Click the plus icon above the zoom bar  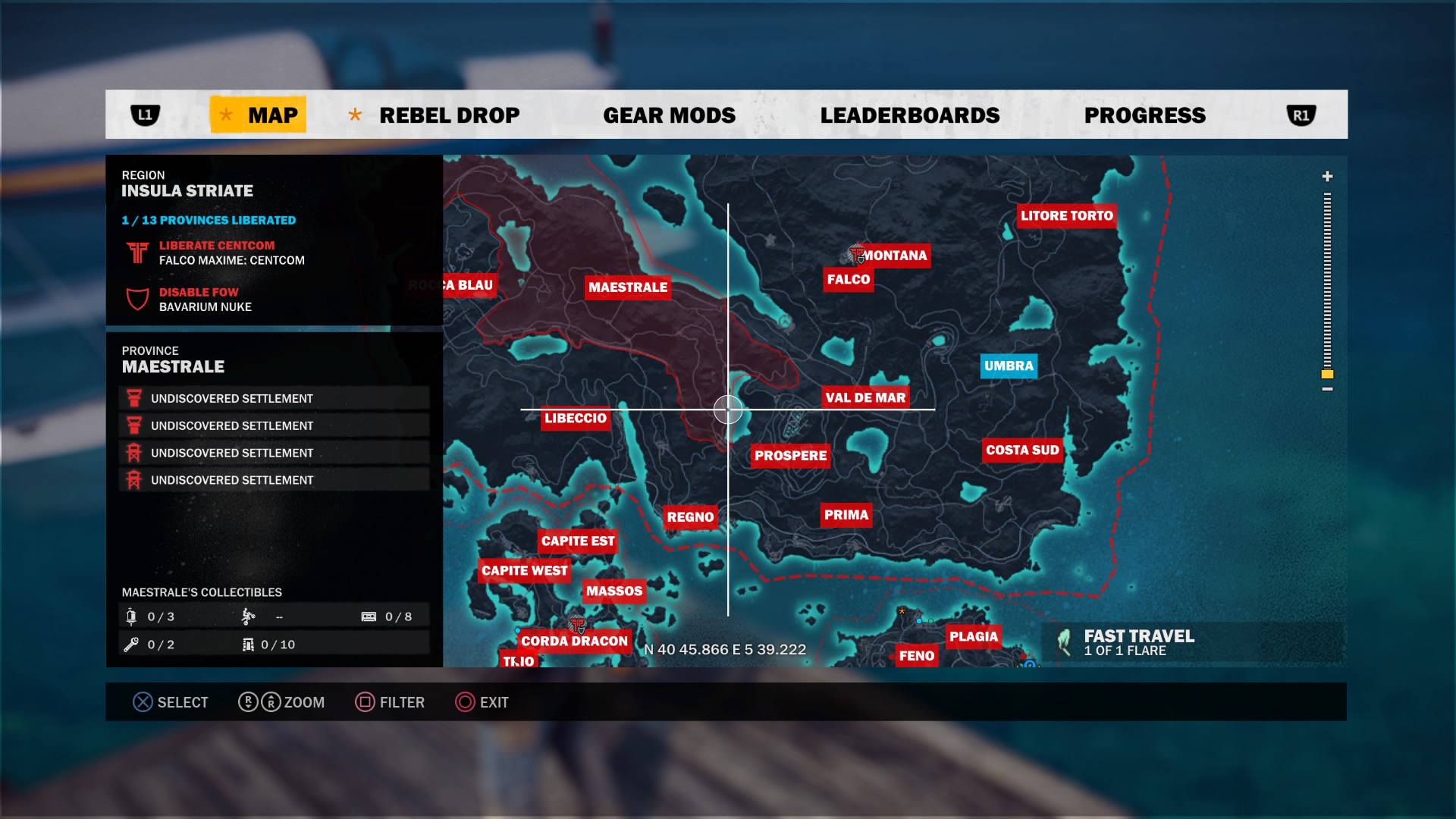point(1326,176)
